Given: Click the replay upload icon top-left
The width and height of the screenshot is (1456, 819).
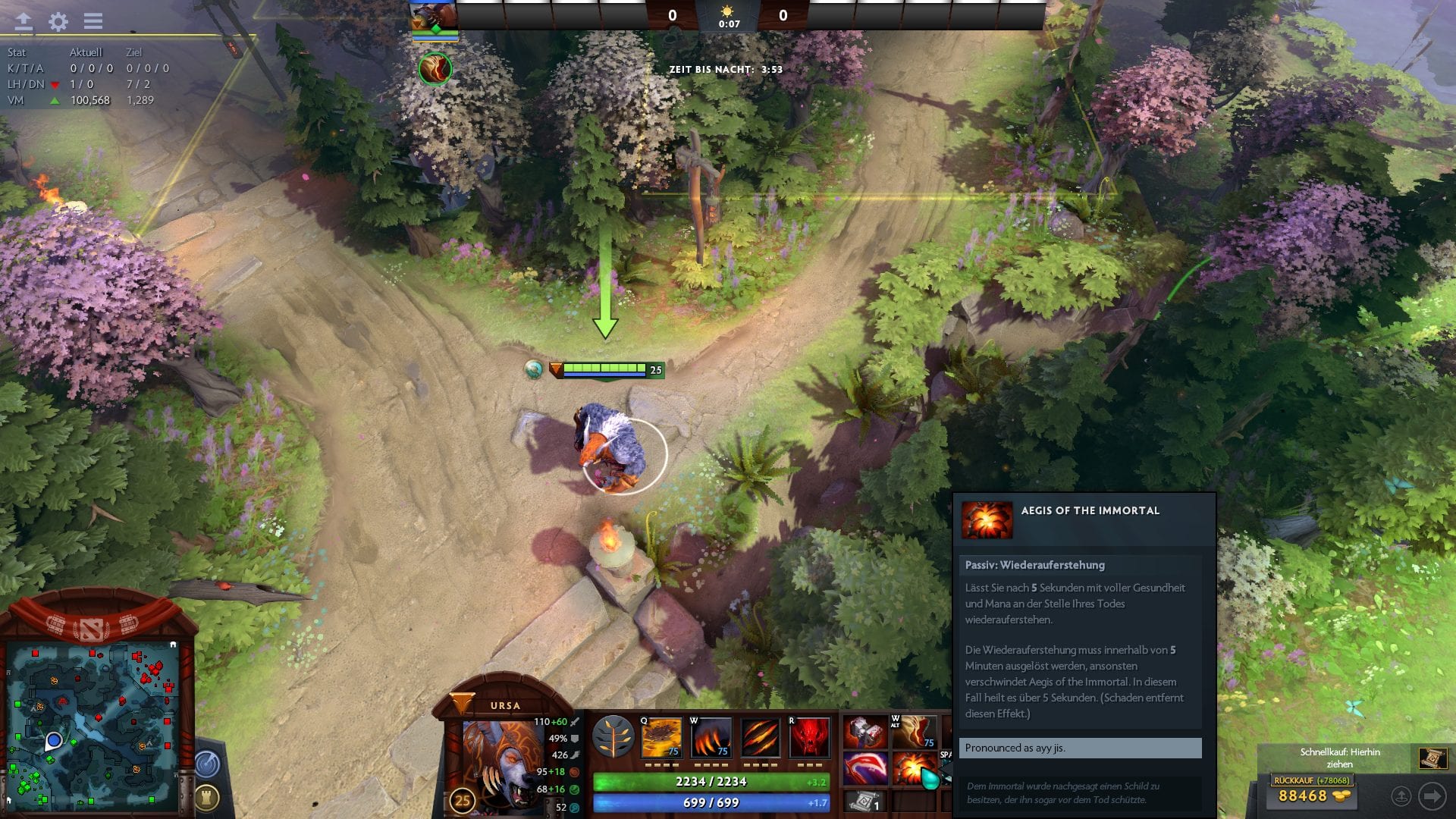Looking at the screenshot, I should tap(24, 20).
